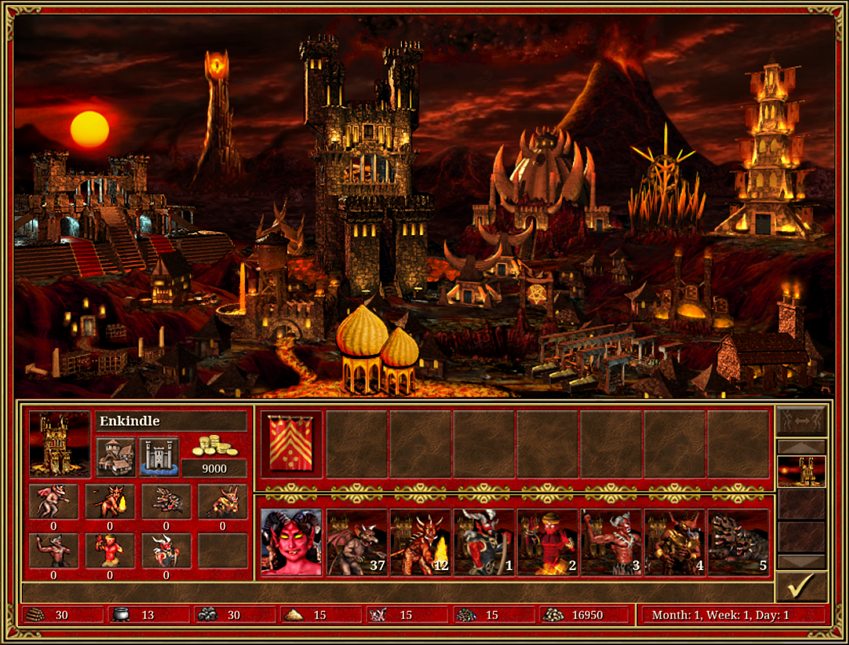Screen dimensions: 849x645
Task: Select the stack of 37 imps
Action: (357, 542)
